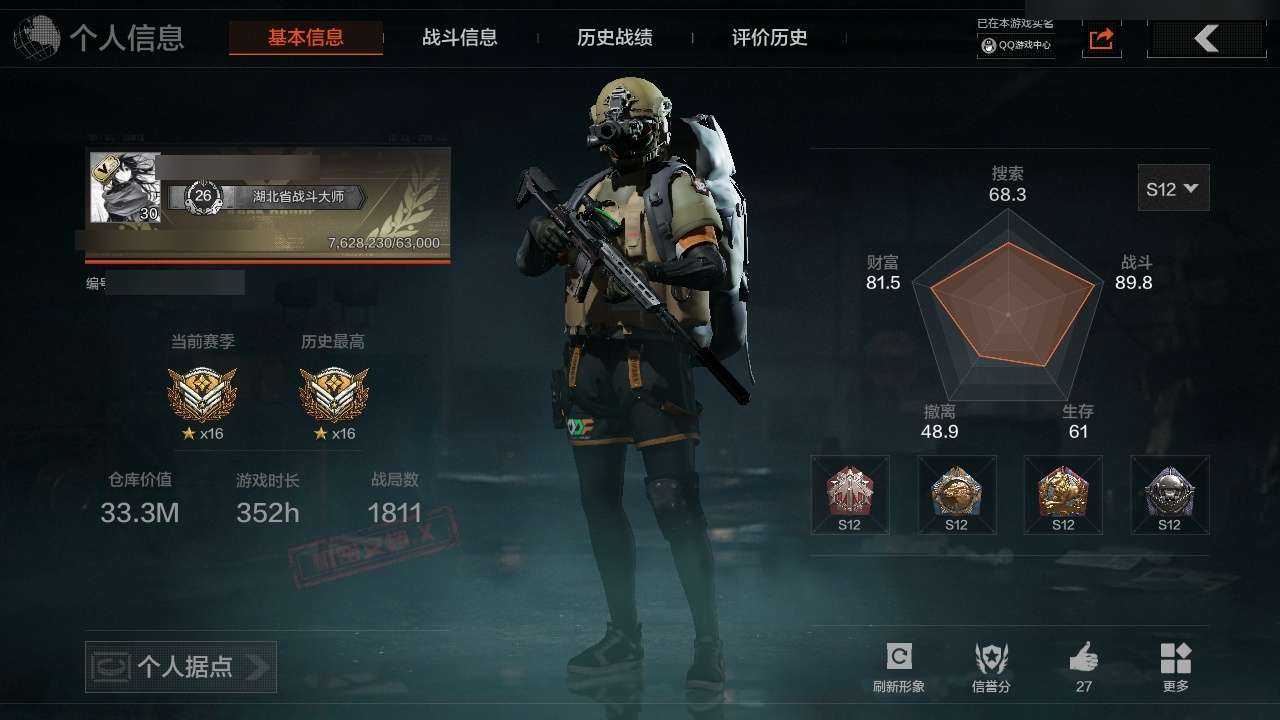Show the 历史战绩 tab

(615, 38)
